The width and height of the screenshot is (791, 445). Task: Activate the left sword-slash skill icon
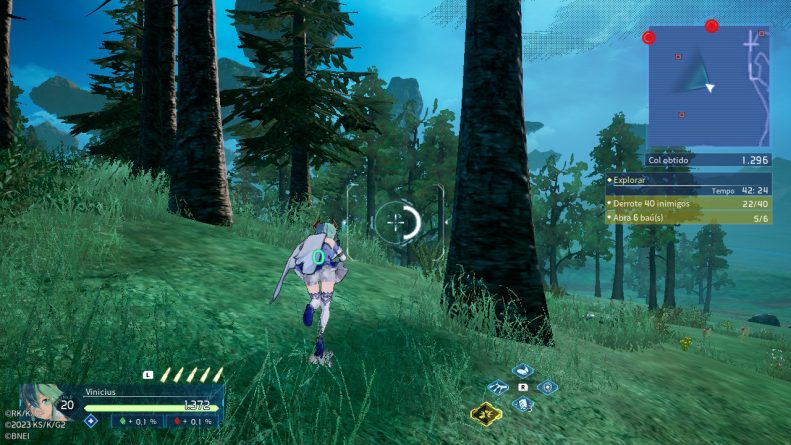498,387
